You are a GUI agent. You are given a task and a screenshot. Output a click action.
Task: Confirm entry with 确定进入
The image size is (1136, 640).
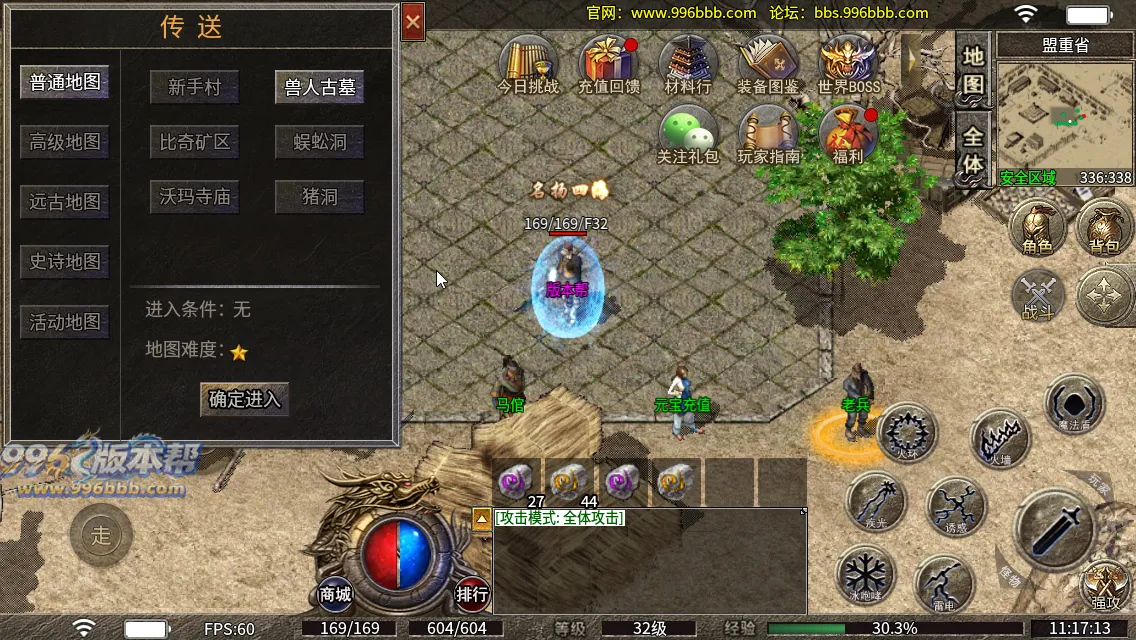(x=245, y=399)
